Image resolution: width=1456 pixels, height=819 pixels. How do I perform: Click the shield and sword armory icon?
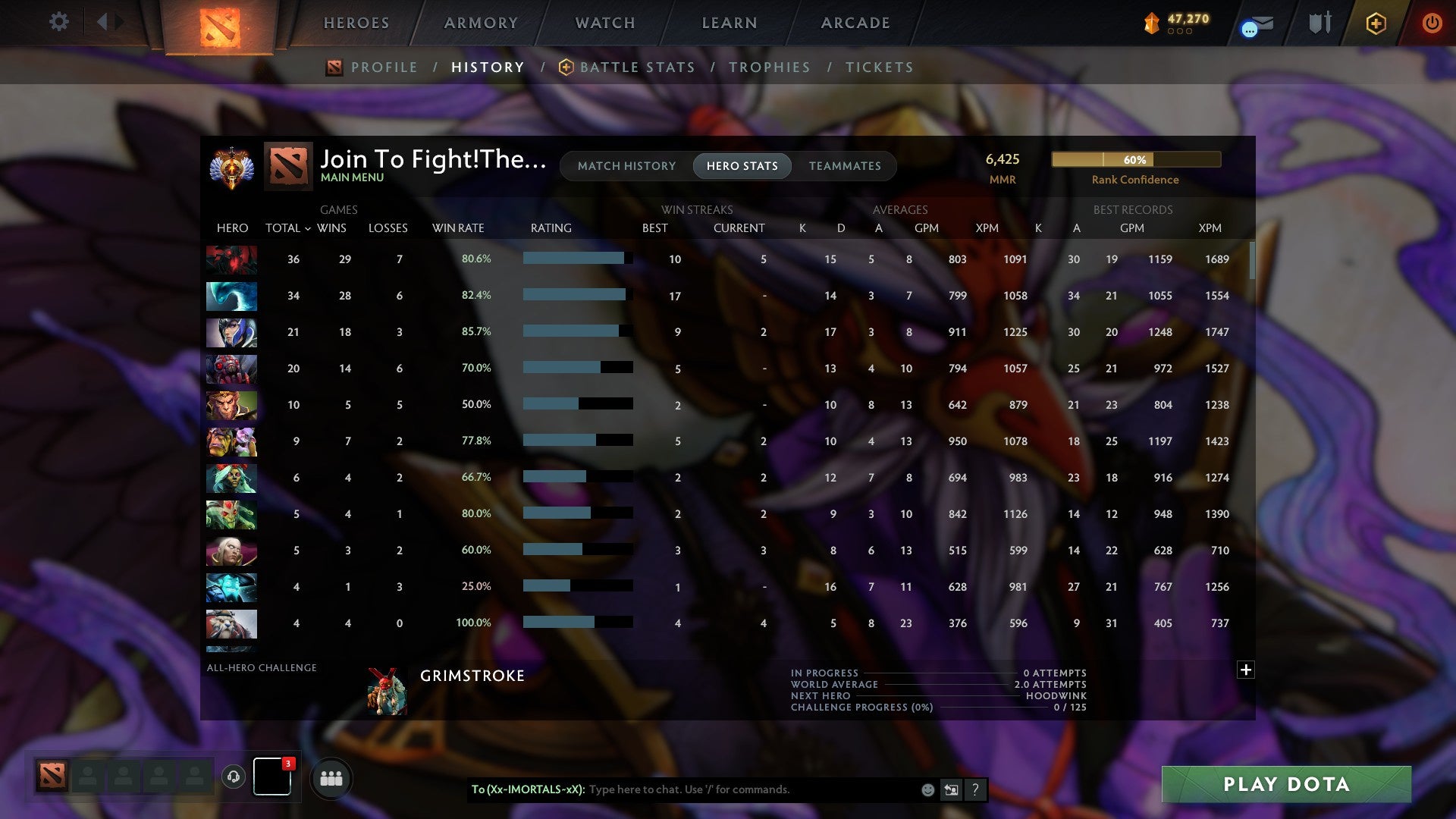1319,23
